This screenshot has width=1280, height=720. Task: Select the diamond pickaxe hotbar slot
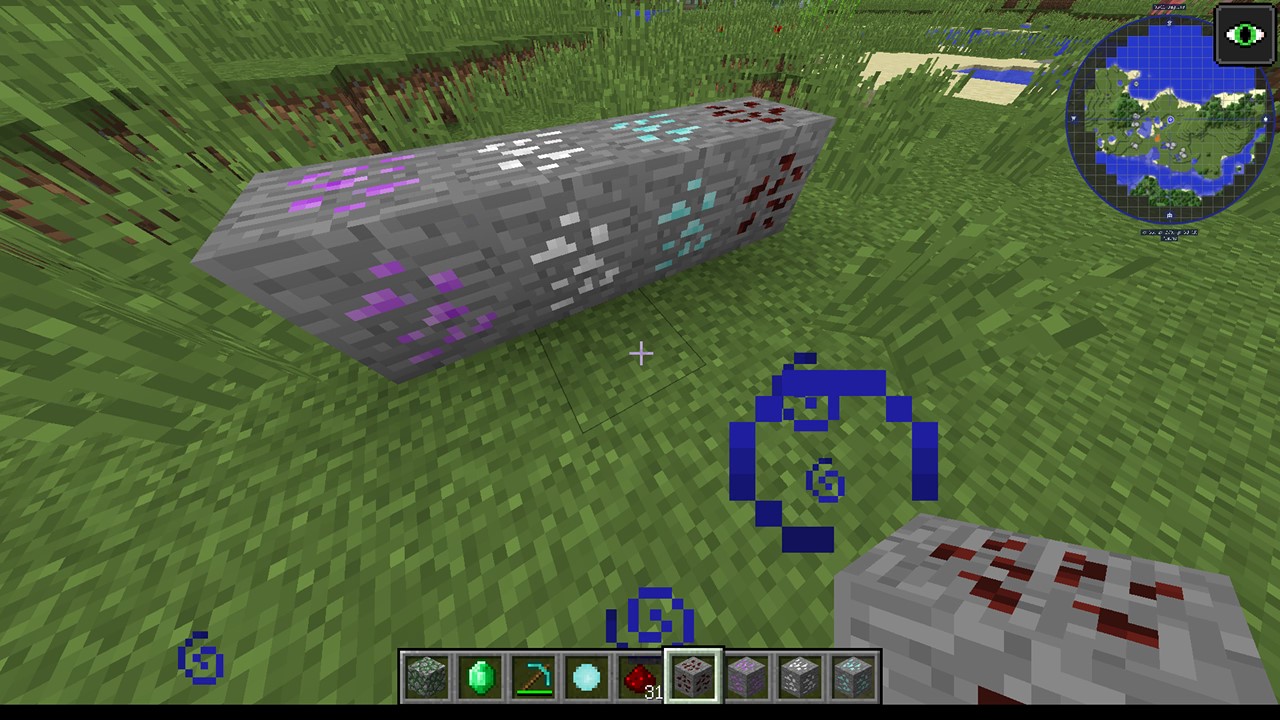pyautogui.click(x=533, y=678)
